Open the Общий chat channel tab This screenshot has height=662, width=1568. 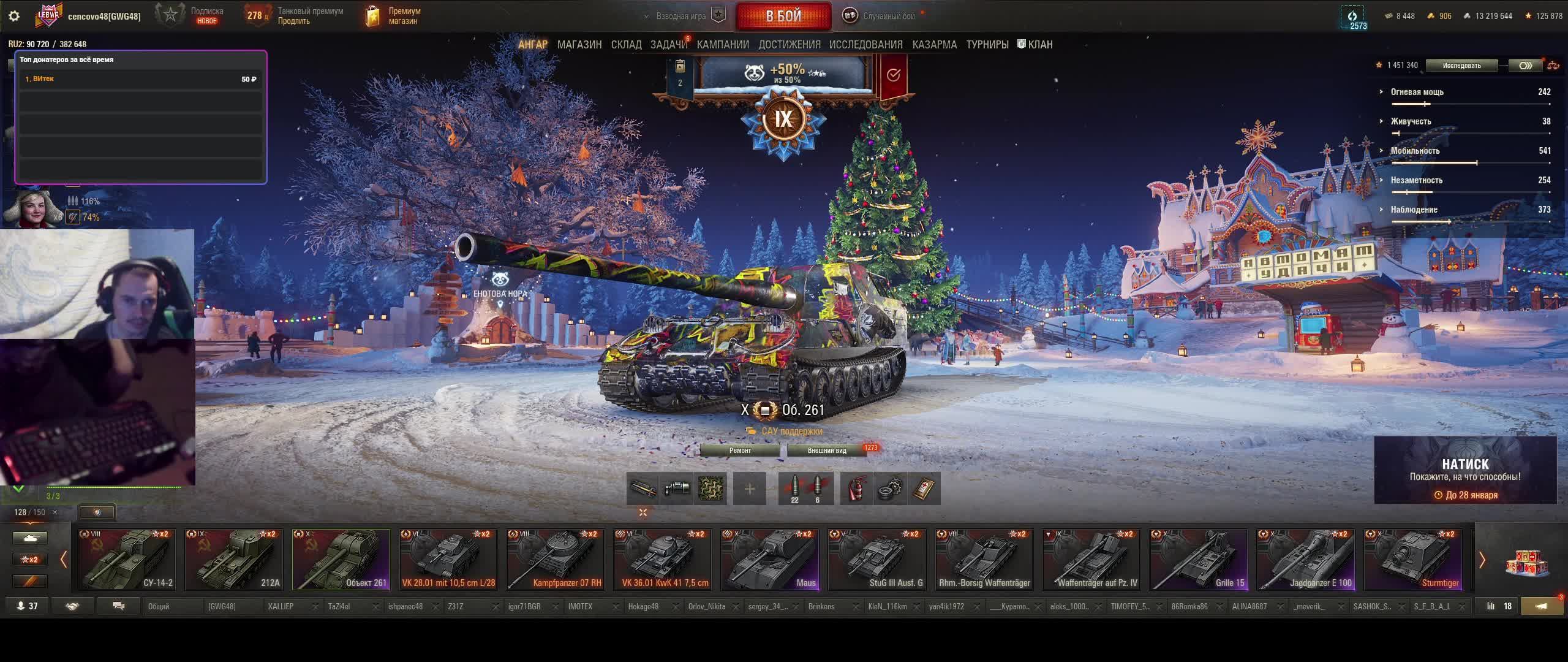(x=159, y=607)
